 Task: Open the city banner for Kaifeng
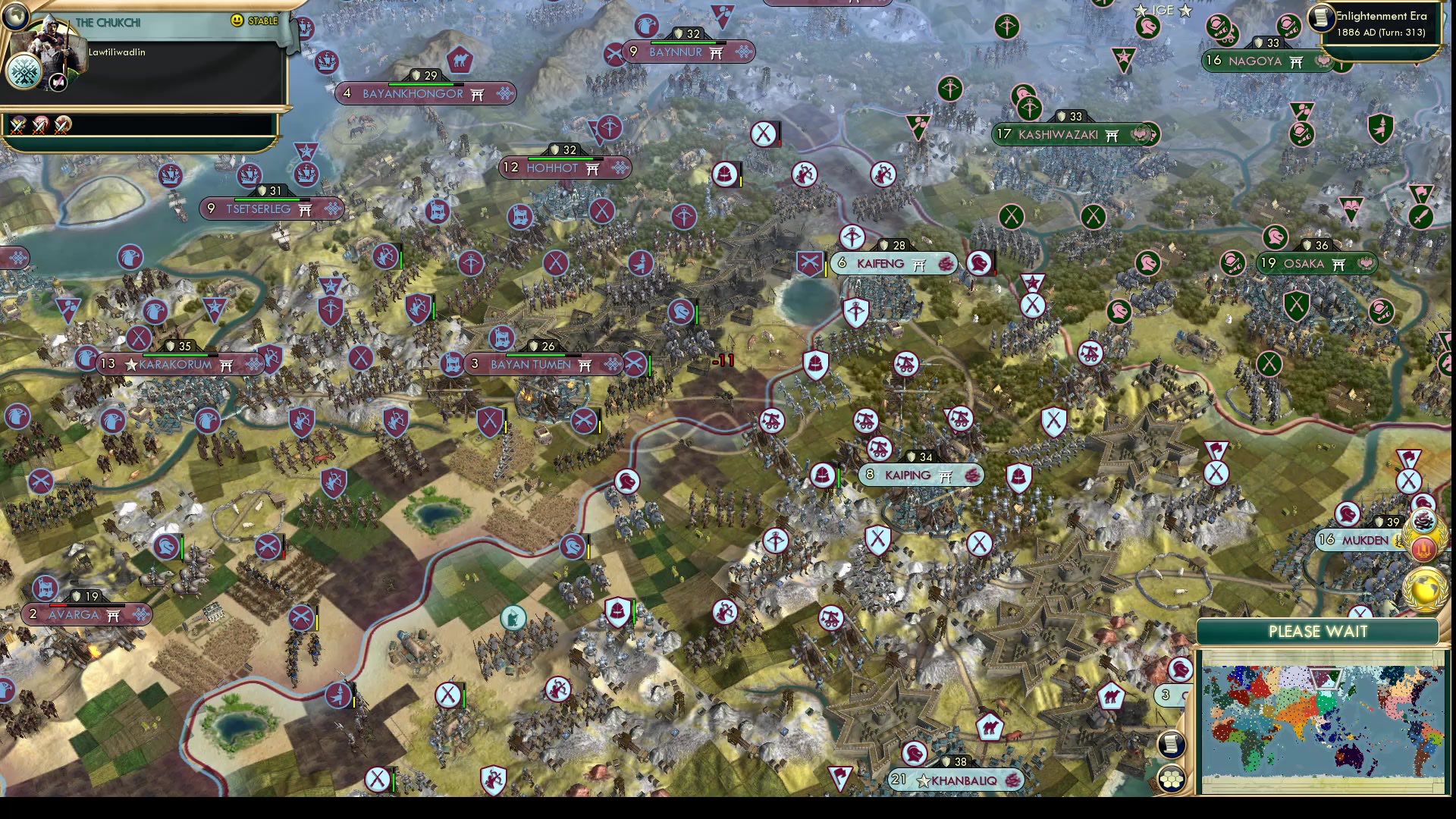click(880, 263)
